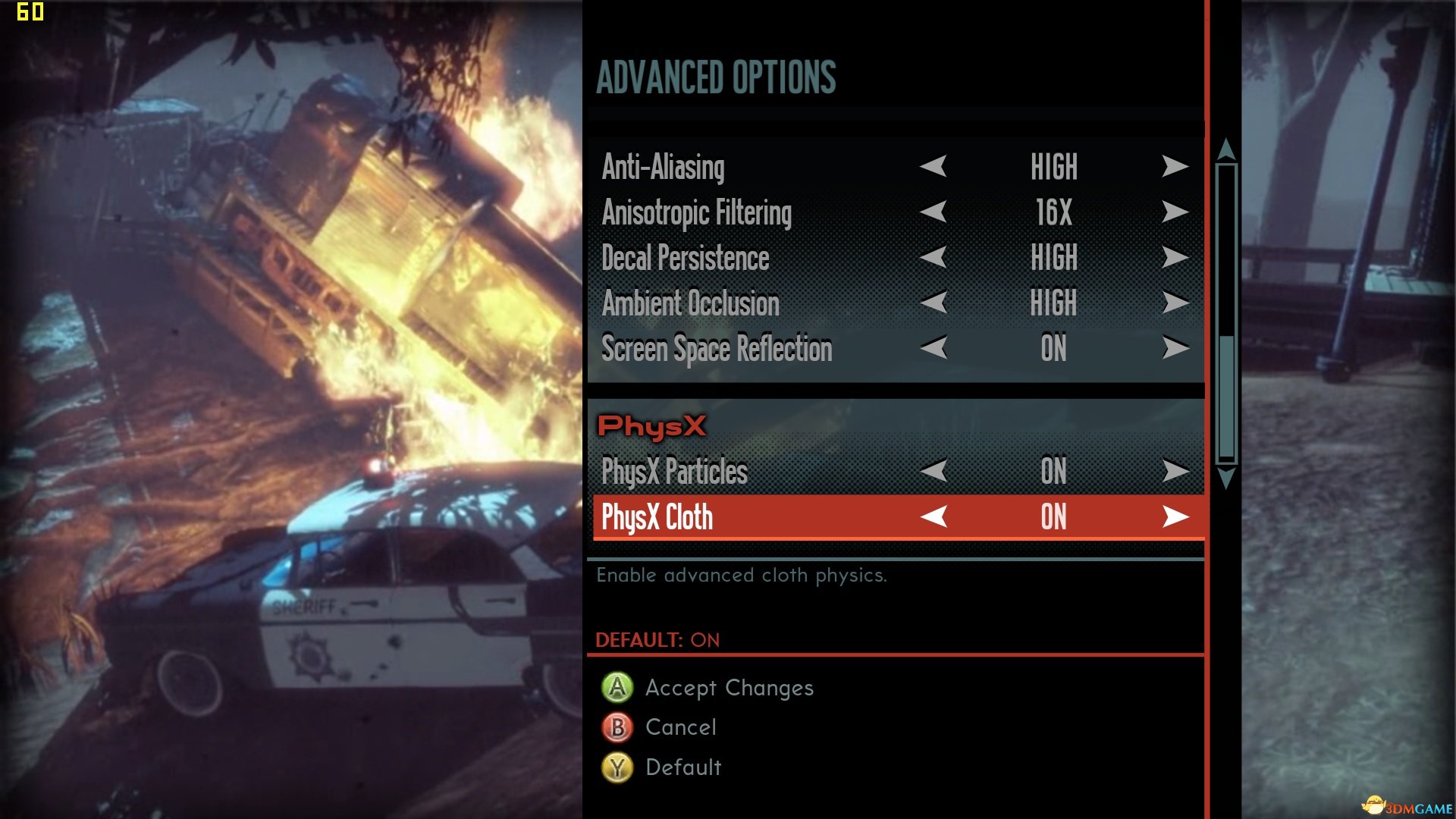Click the scrollbar's up arrow
The width and height of the screenshot is (1456, 819).
(x=1226, y=149)
